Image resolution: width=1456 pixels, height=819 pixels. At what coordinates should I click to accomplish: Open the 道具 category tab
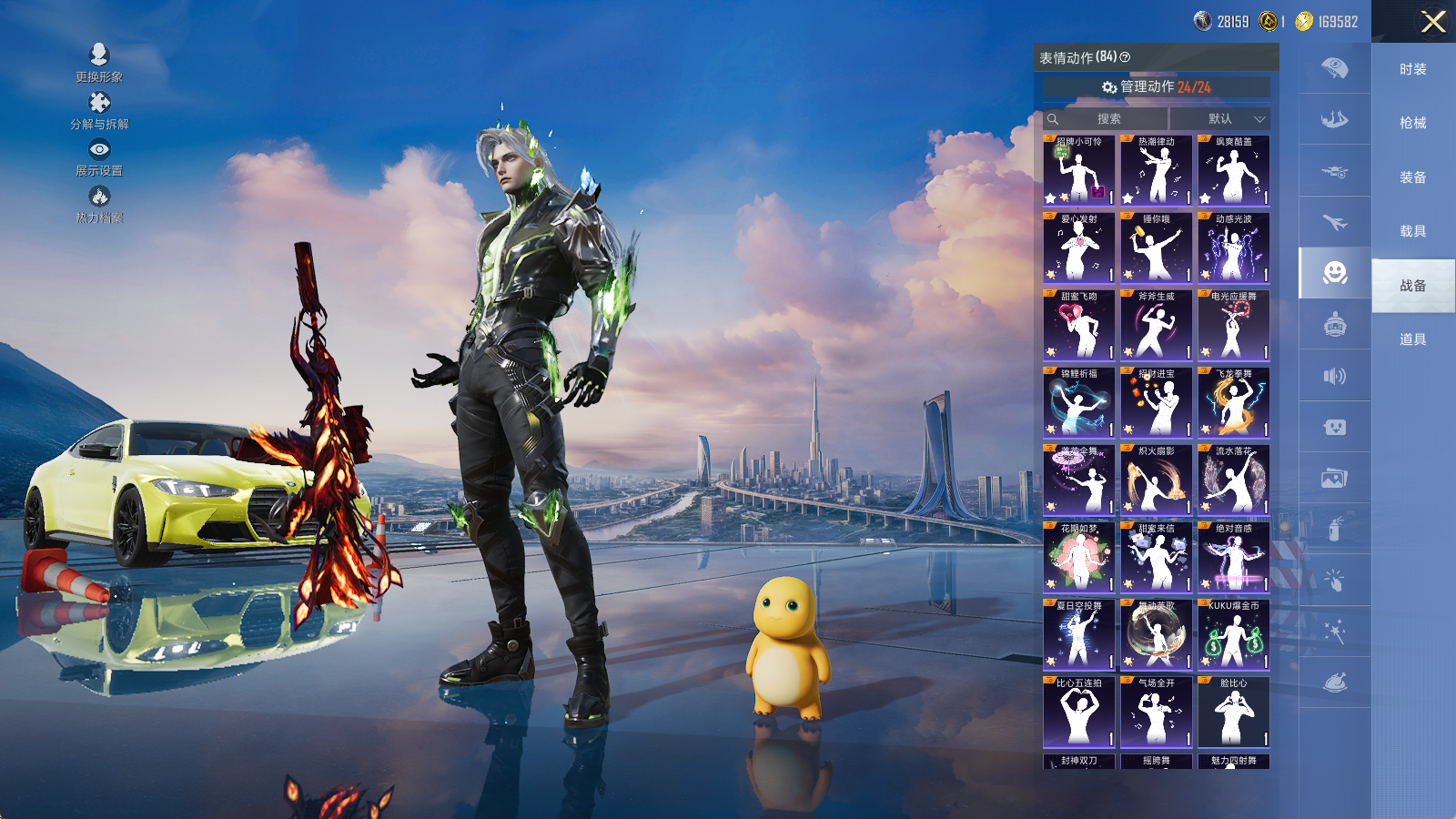(1412, 339)
